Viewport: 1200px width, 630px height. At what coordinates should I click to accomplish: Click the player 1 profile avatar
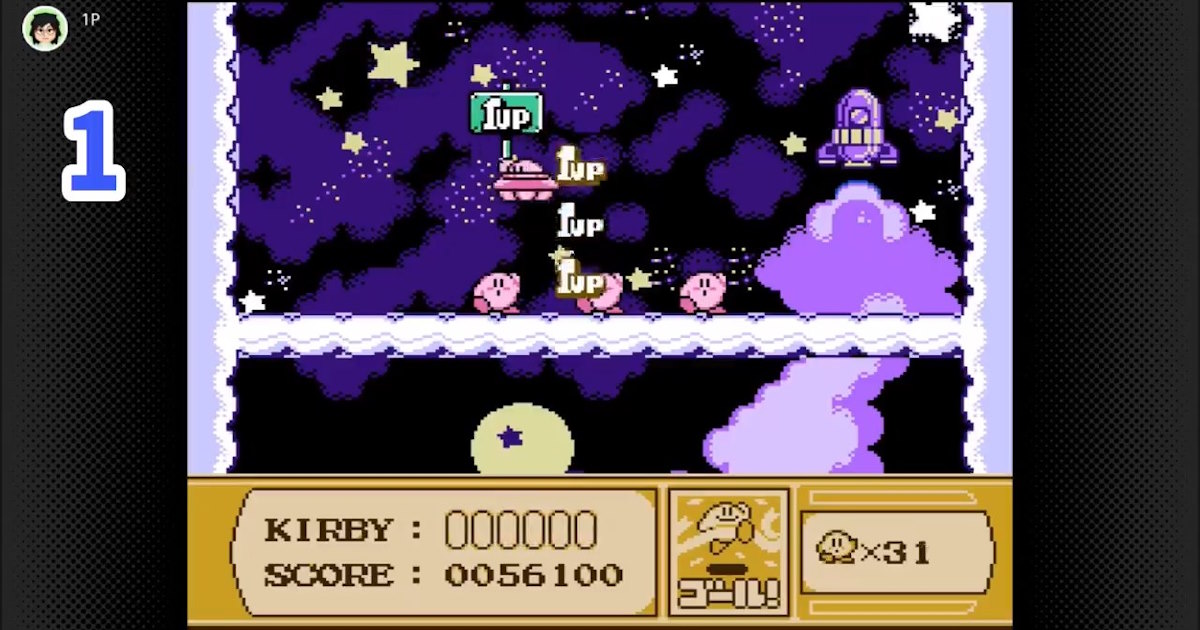[45, 28]
